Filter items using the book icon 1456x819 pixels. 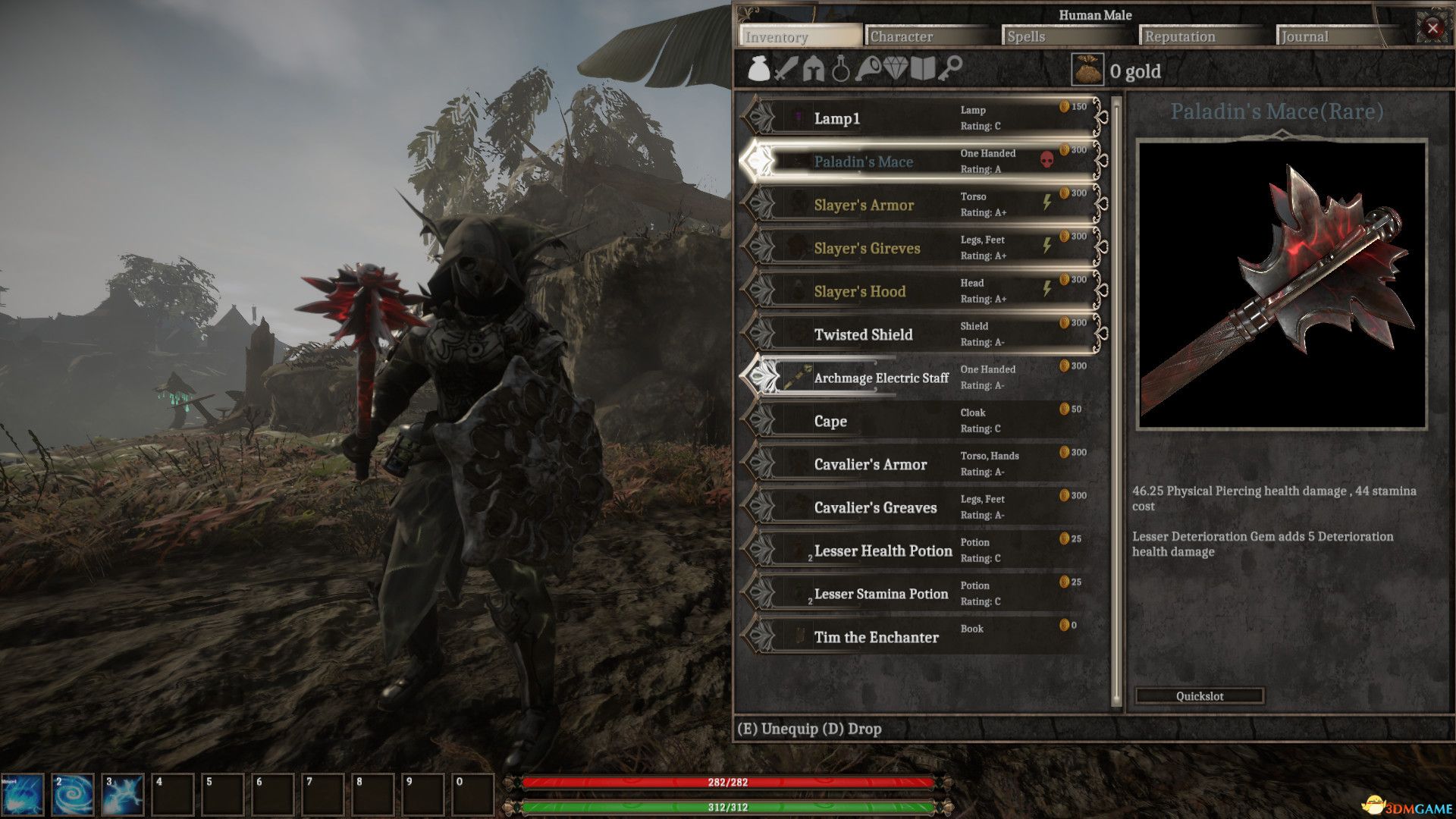click(x=921, y=70)
